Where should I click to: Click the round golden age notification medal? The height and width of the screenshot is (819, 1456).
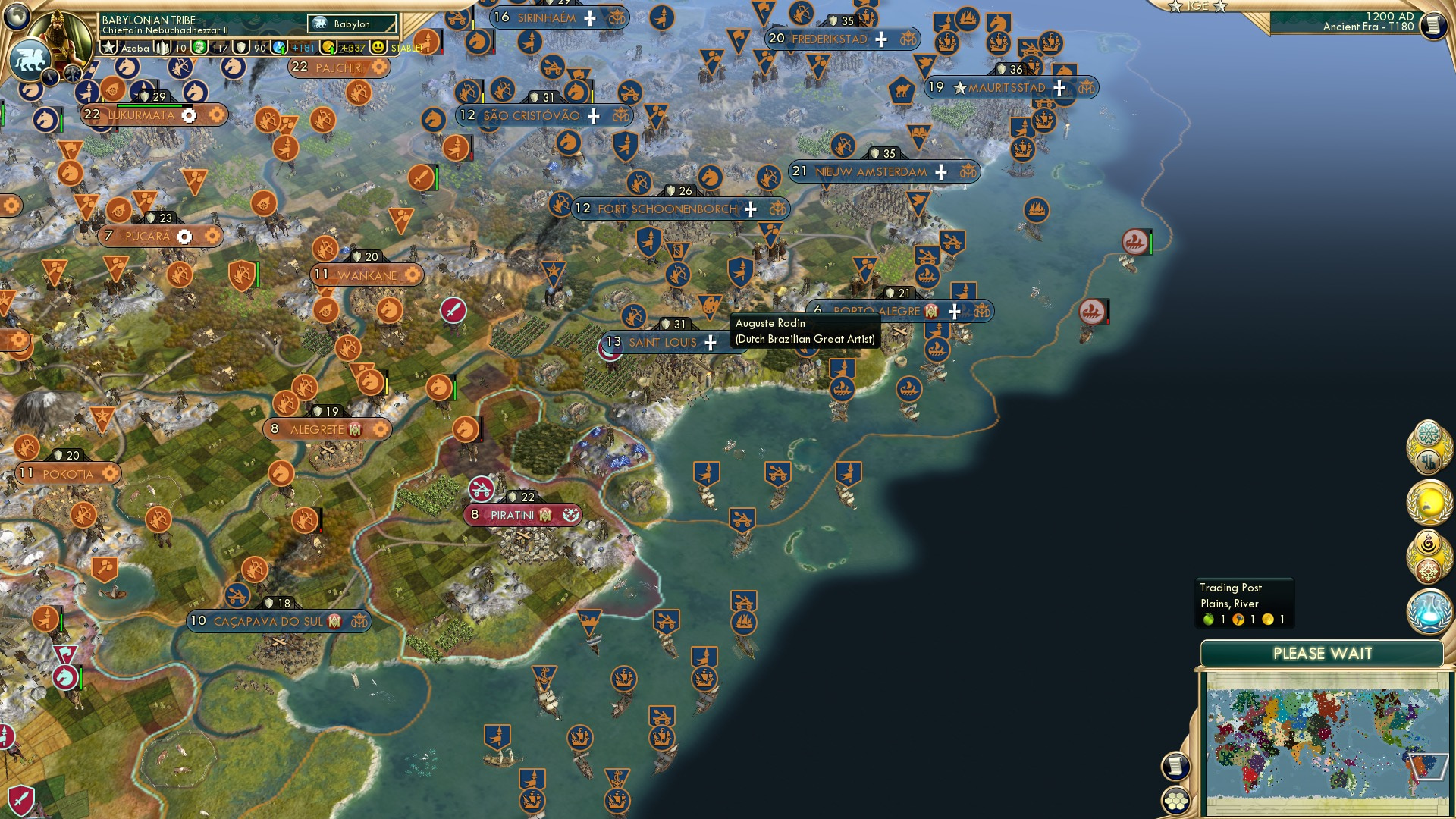pos(1429,500)
